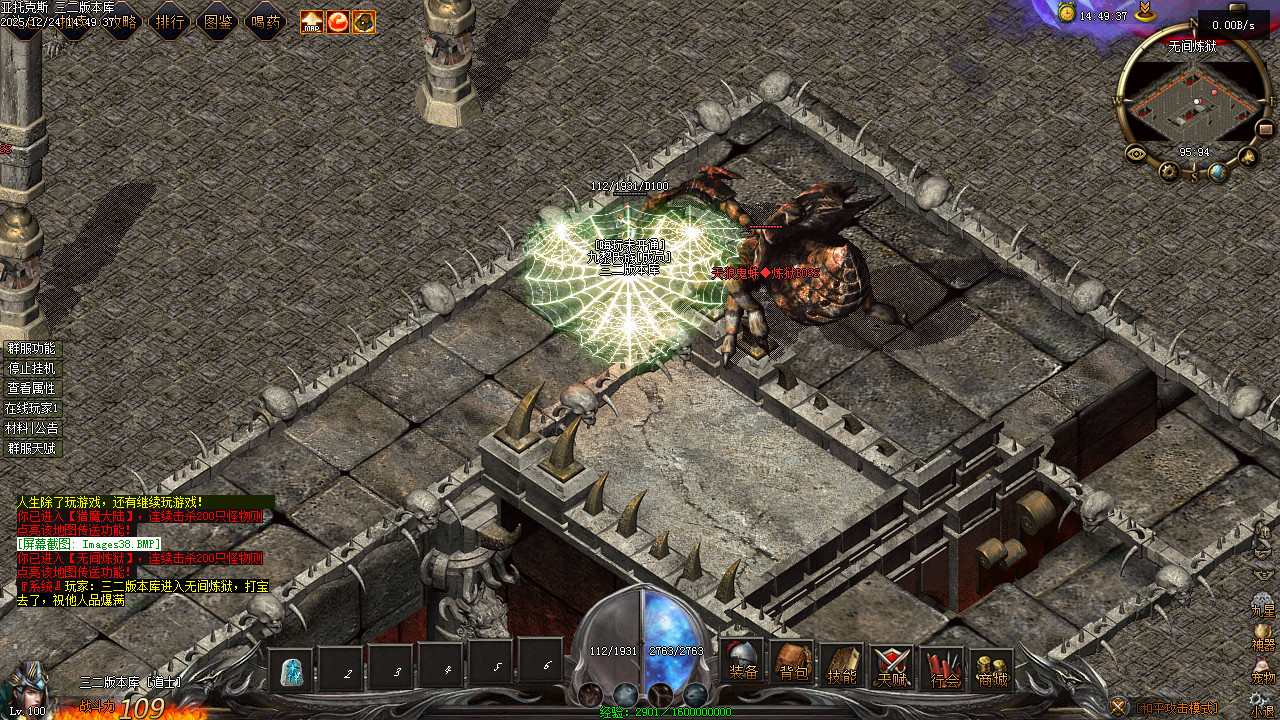Open the globe world map icon

click(1218, 172)
